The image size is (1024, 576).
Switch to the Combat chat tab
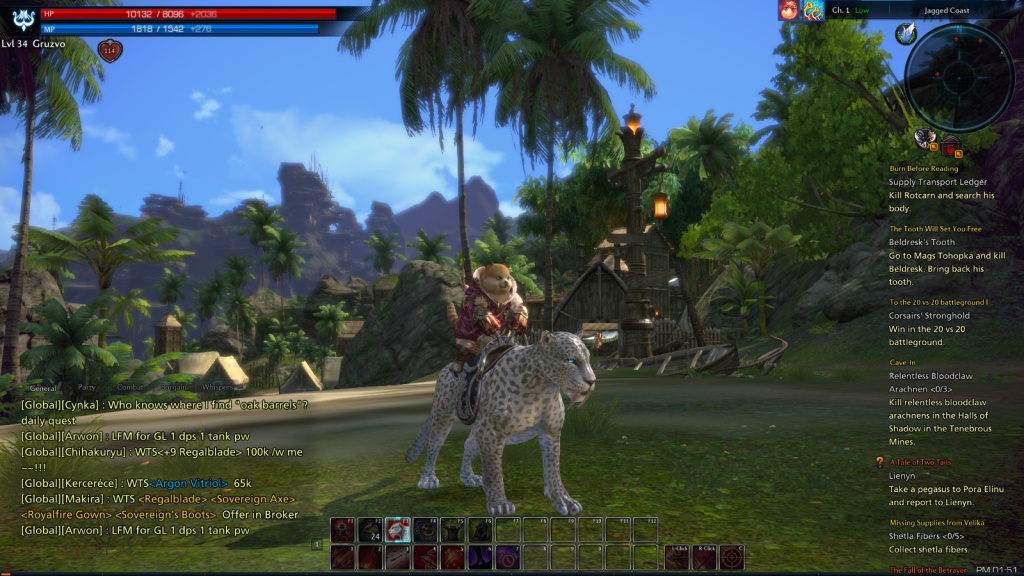(130, 387)
